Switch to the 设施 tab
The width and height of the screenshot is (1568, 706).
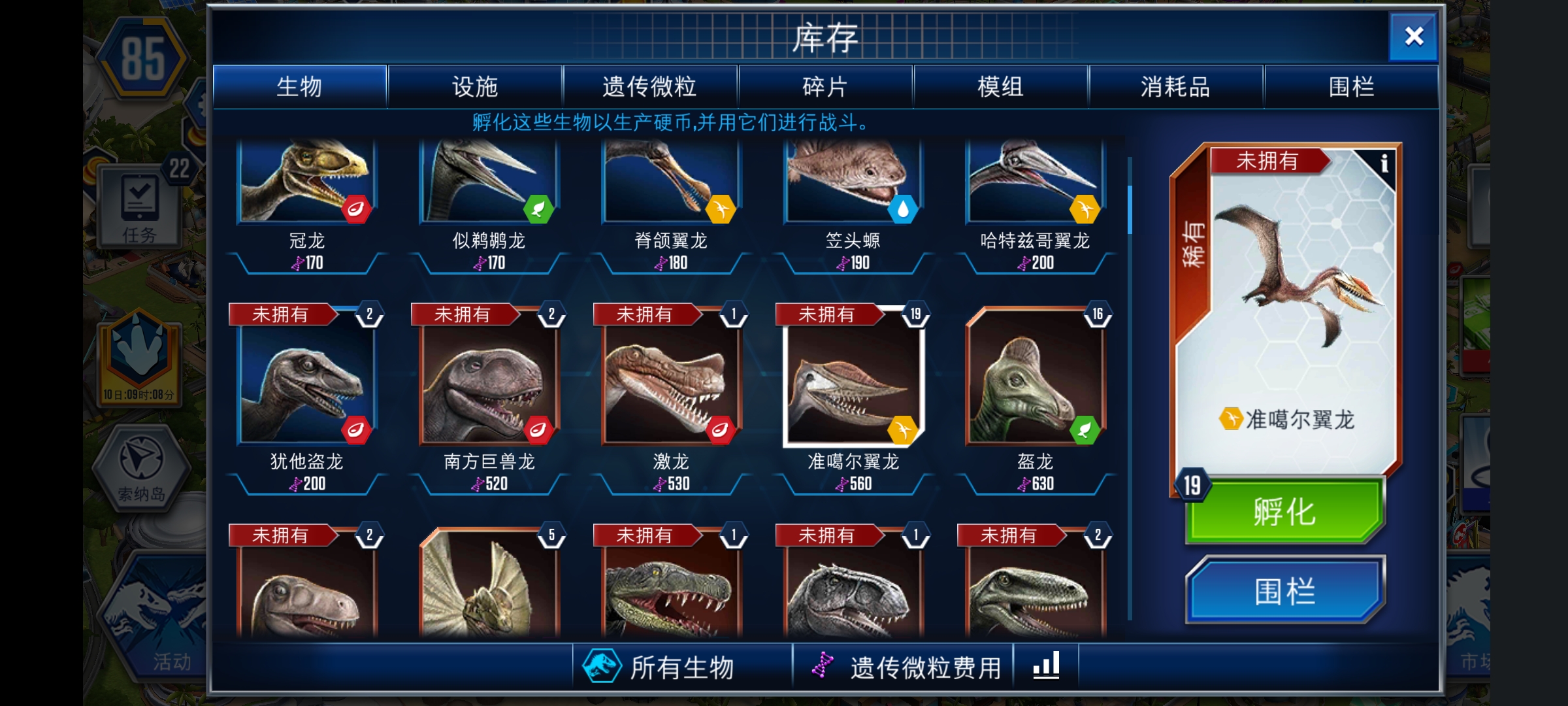coord(476,86)
